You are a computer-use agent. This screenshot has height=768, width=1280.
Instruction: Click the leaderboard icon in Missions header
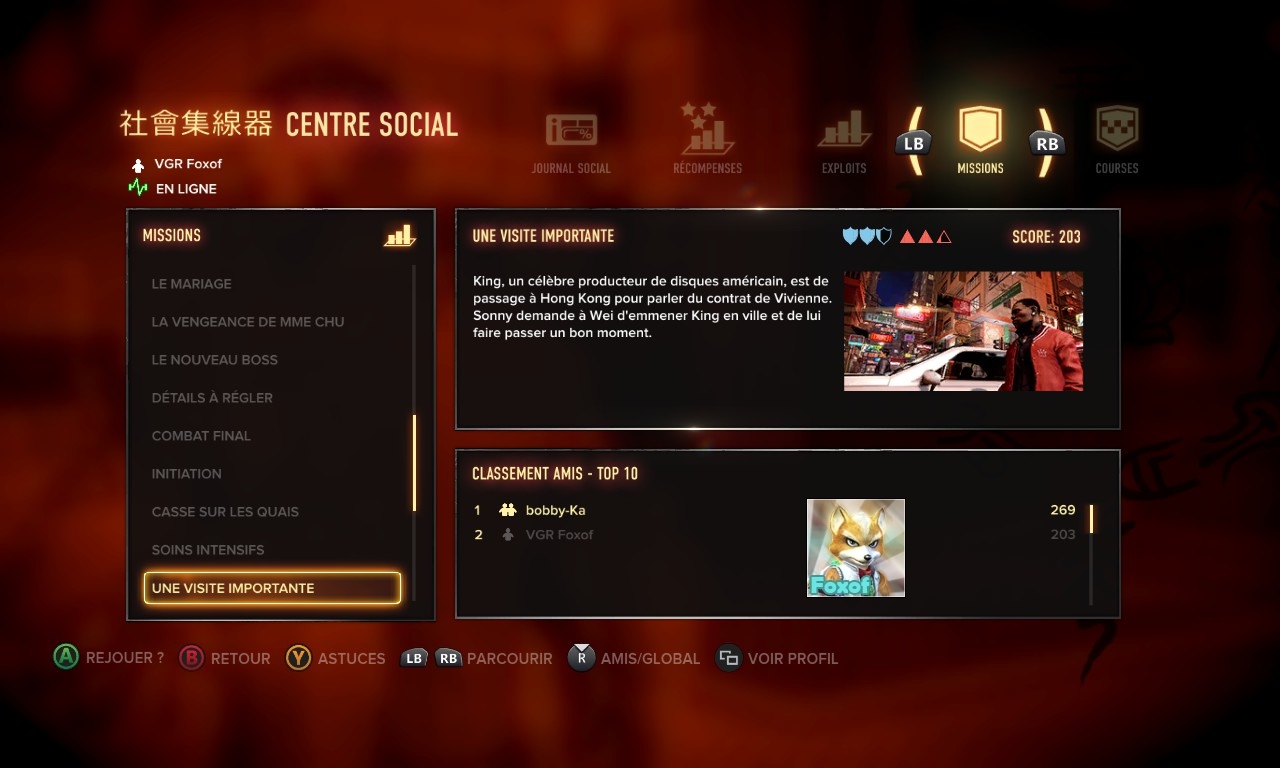(399, 236)
